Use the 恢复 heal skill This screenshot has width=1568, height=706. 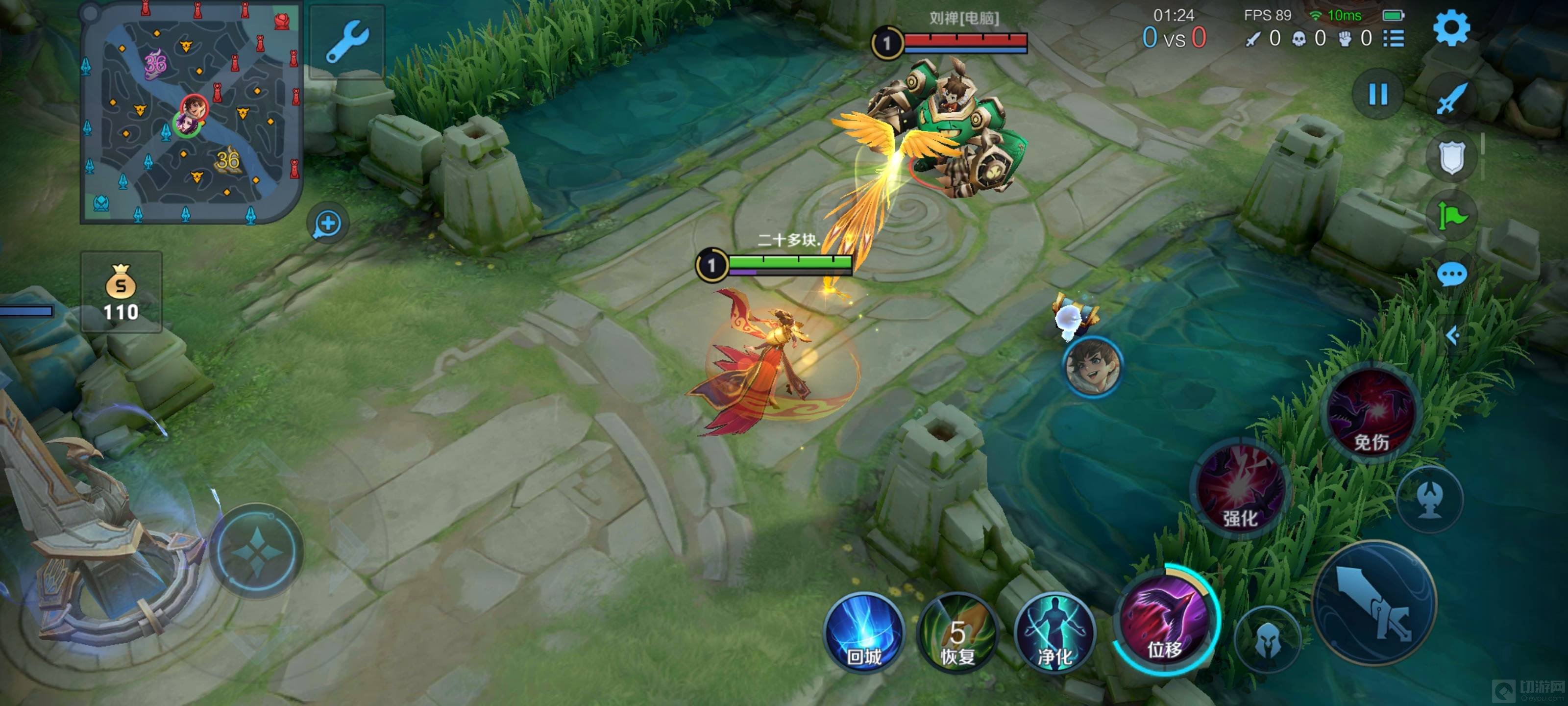(957, 633)
